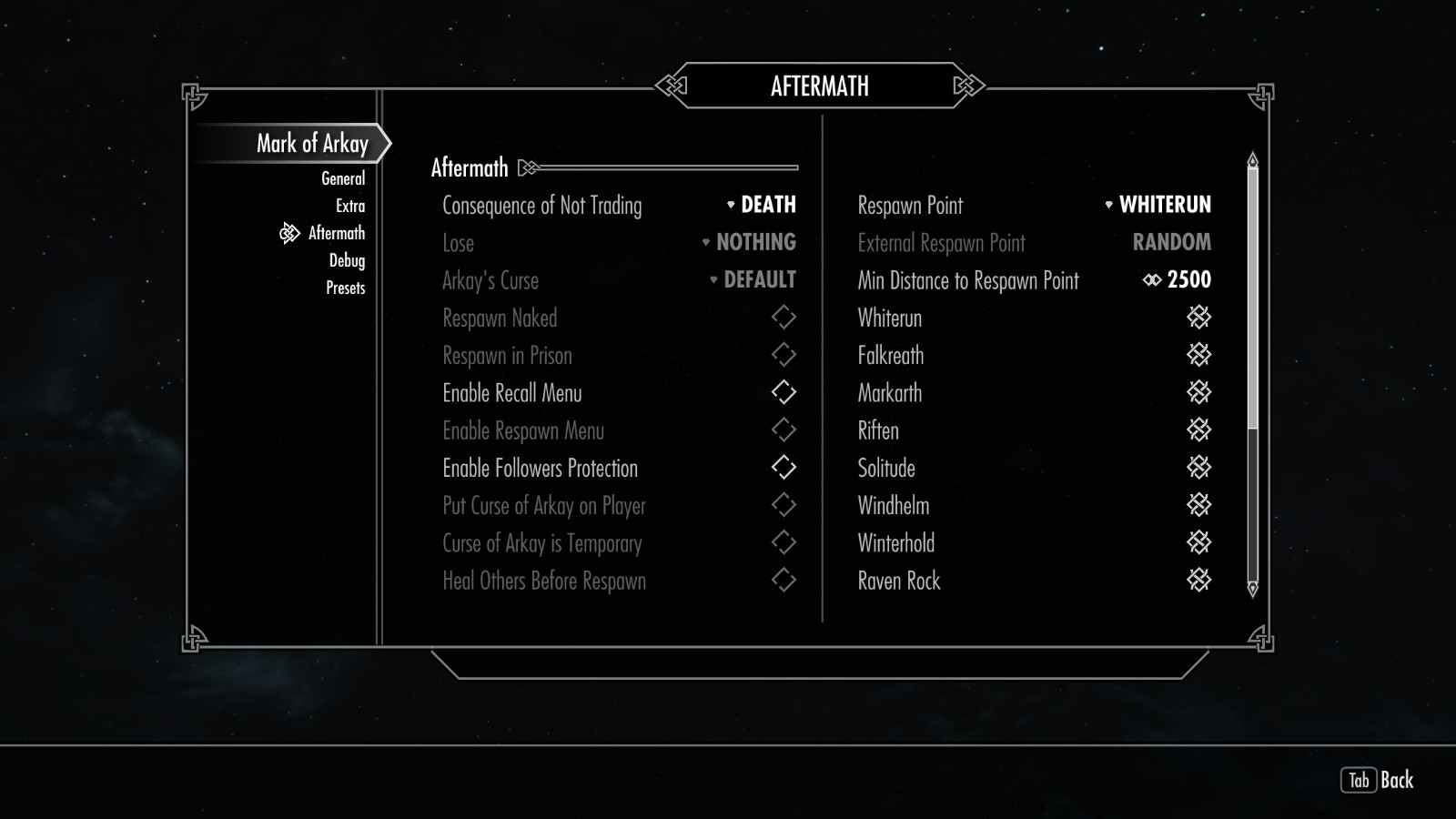Image resolution: width=1456 pixels, height=819 pixels.
Task: Toggle Enable Recall Menu
Action: 784,392
